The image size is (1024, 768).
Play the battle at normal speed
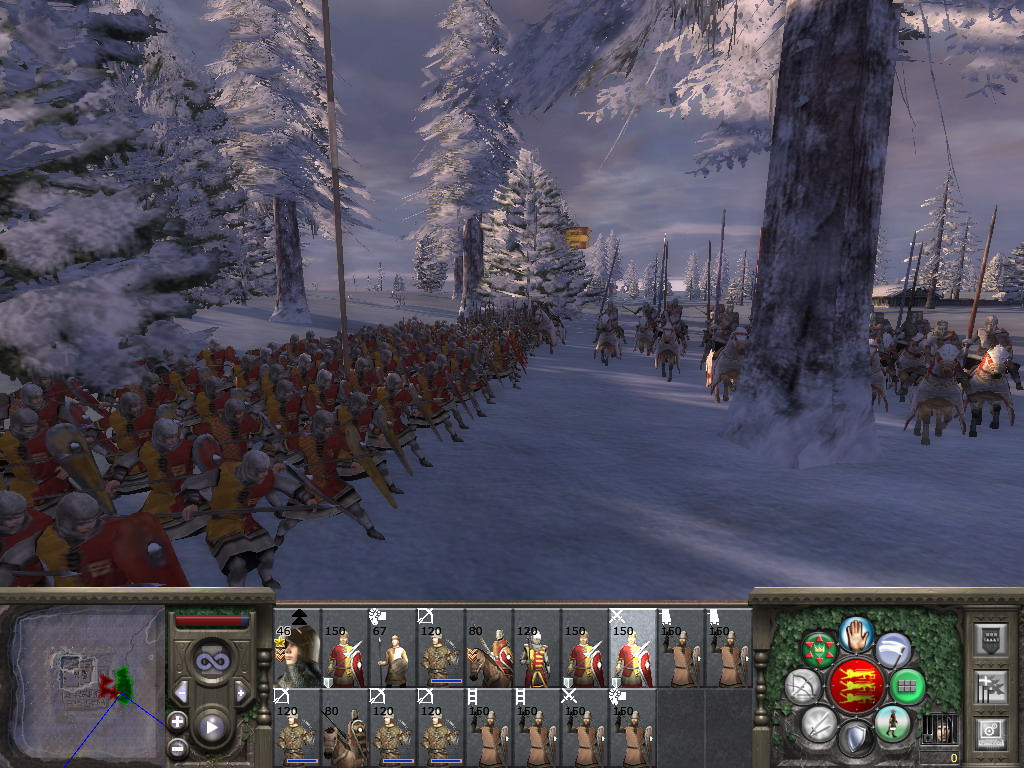212,727
